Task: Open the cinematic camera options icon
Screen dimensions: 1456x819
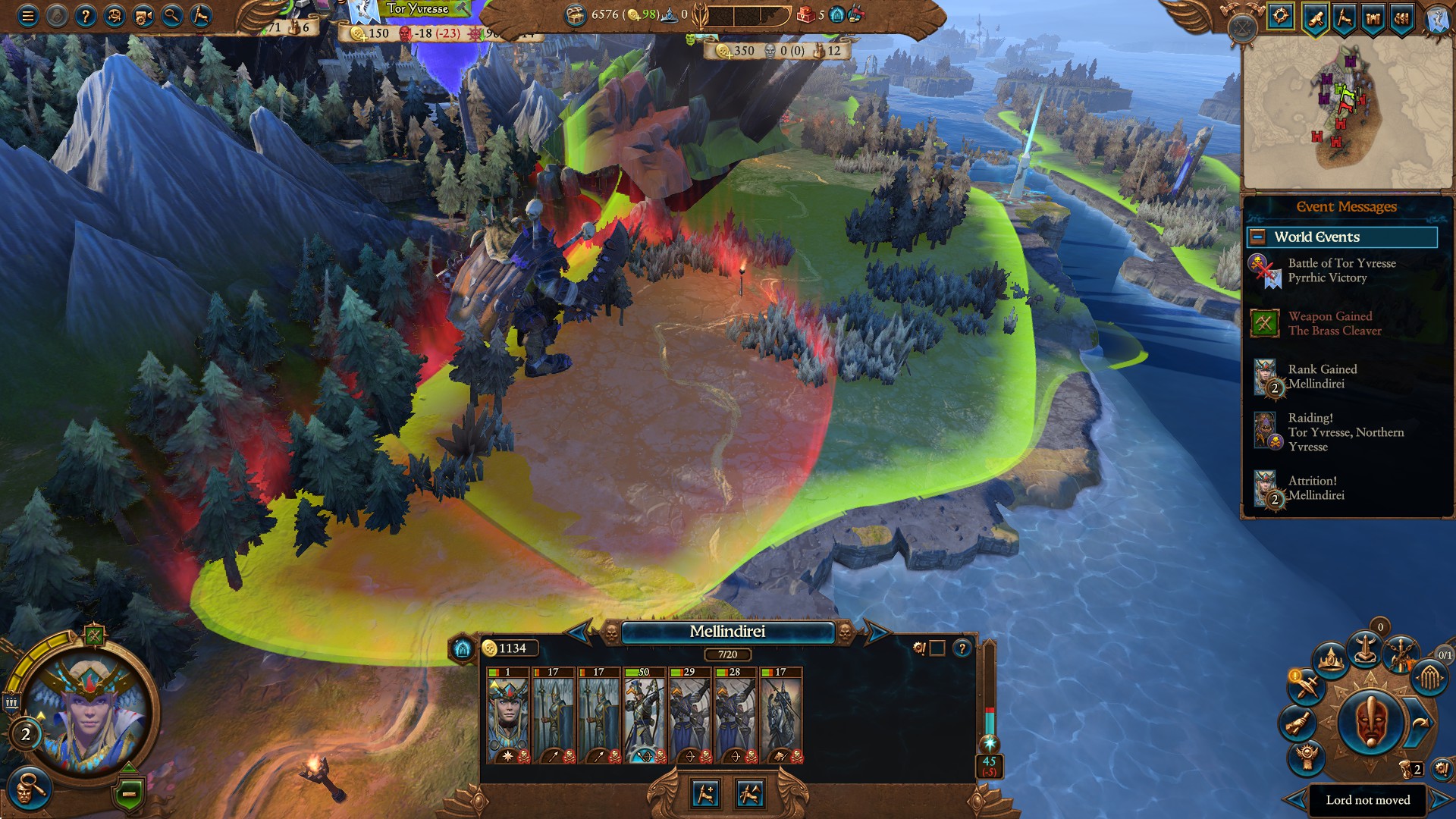Action: click(x=143, y=17)
